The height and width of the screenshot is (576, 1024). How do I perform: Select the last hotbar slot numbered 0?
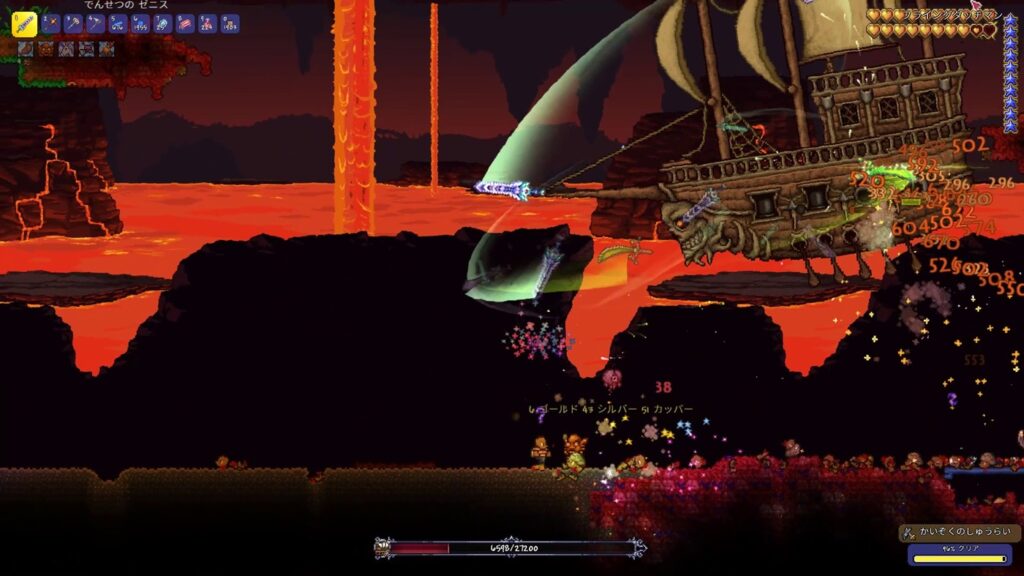click(230, 23)
